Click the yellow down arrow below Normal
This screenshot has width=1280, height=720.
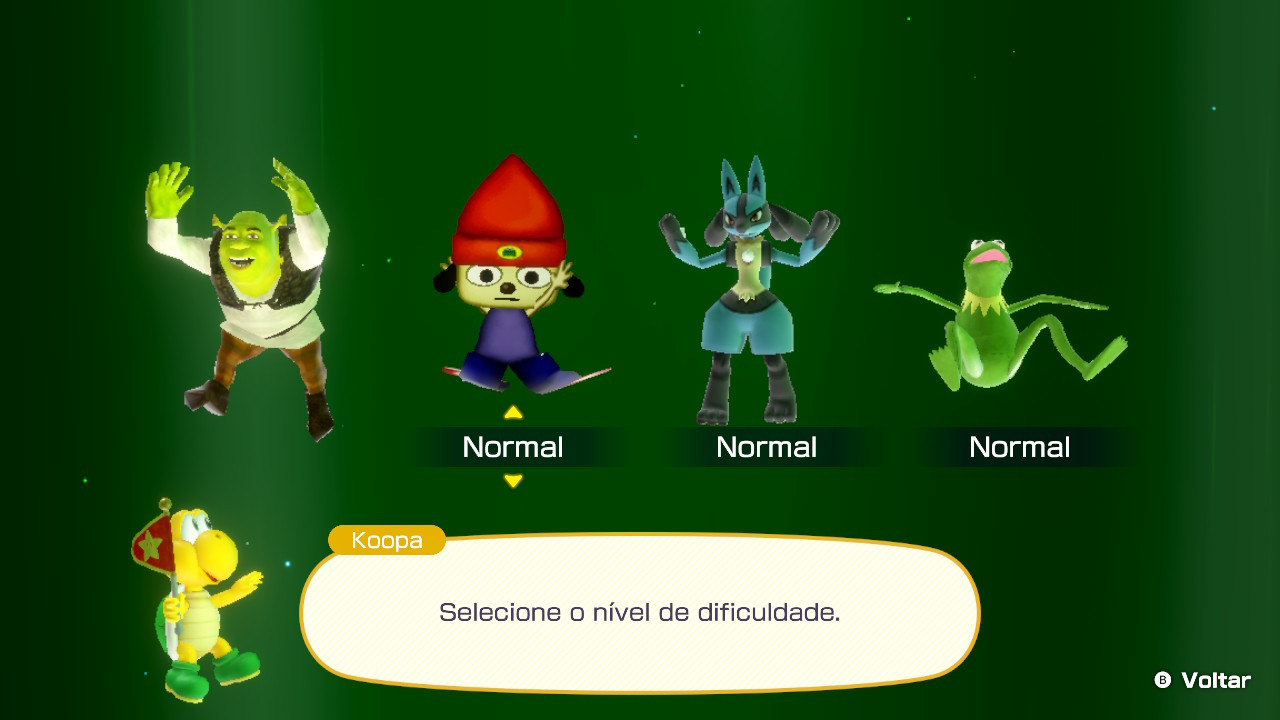(513, 480)
